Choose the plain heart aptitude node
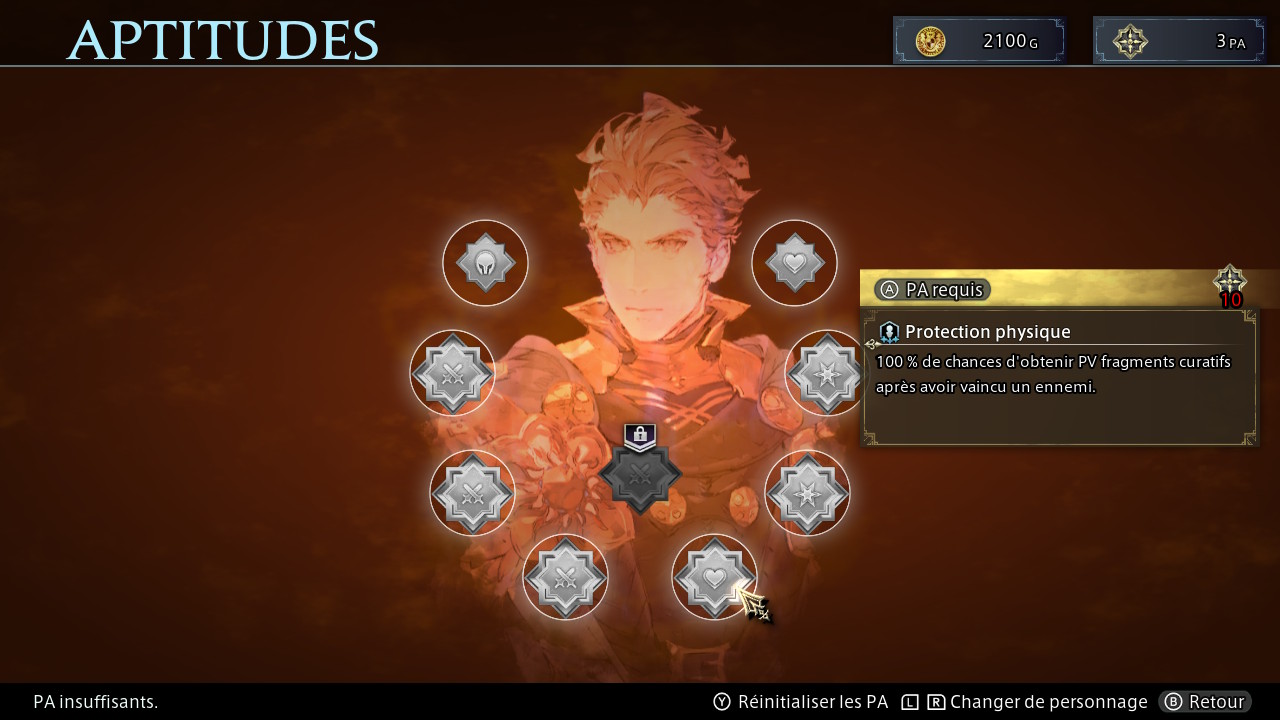This screenshot has width=1280, height=720. click(794, 263)
